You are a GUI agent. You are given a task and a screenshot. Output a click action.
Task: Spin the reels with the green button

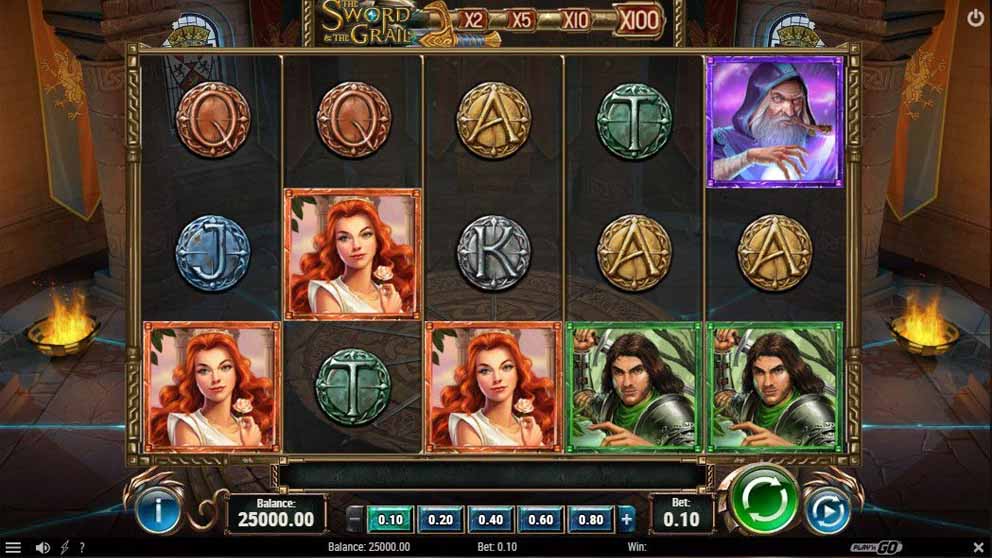763,499
